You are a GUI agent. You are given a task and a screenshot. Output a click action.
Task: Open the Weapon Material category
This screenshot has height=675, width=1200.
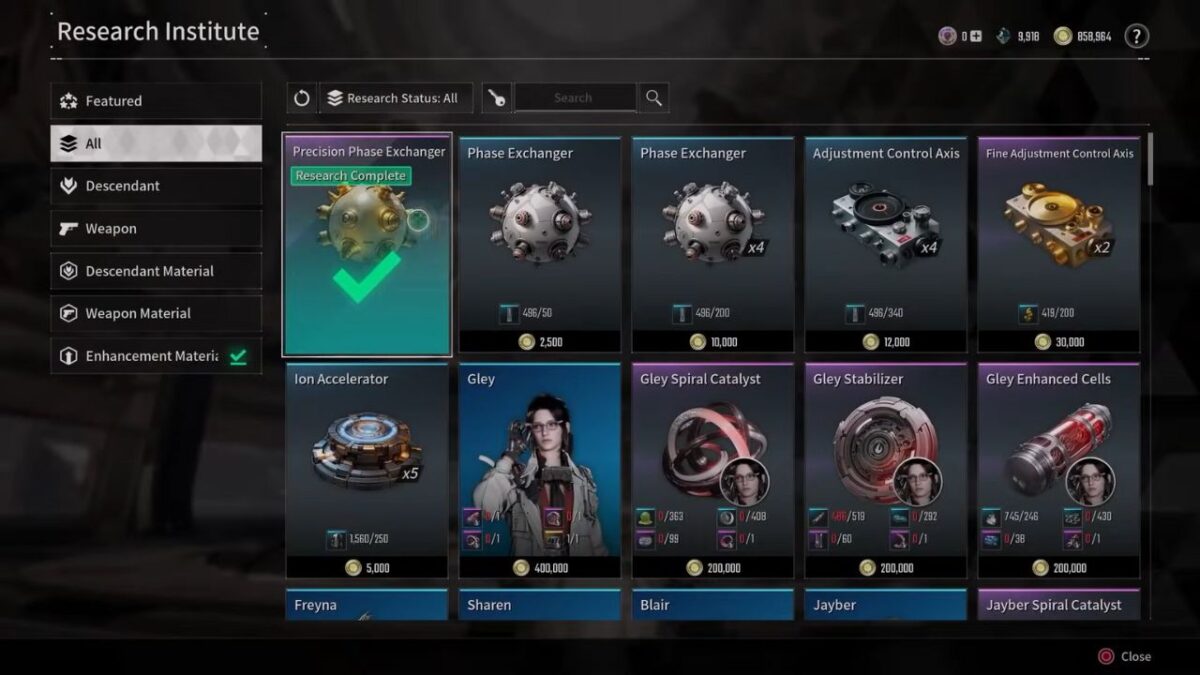pos(155,314)
